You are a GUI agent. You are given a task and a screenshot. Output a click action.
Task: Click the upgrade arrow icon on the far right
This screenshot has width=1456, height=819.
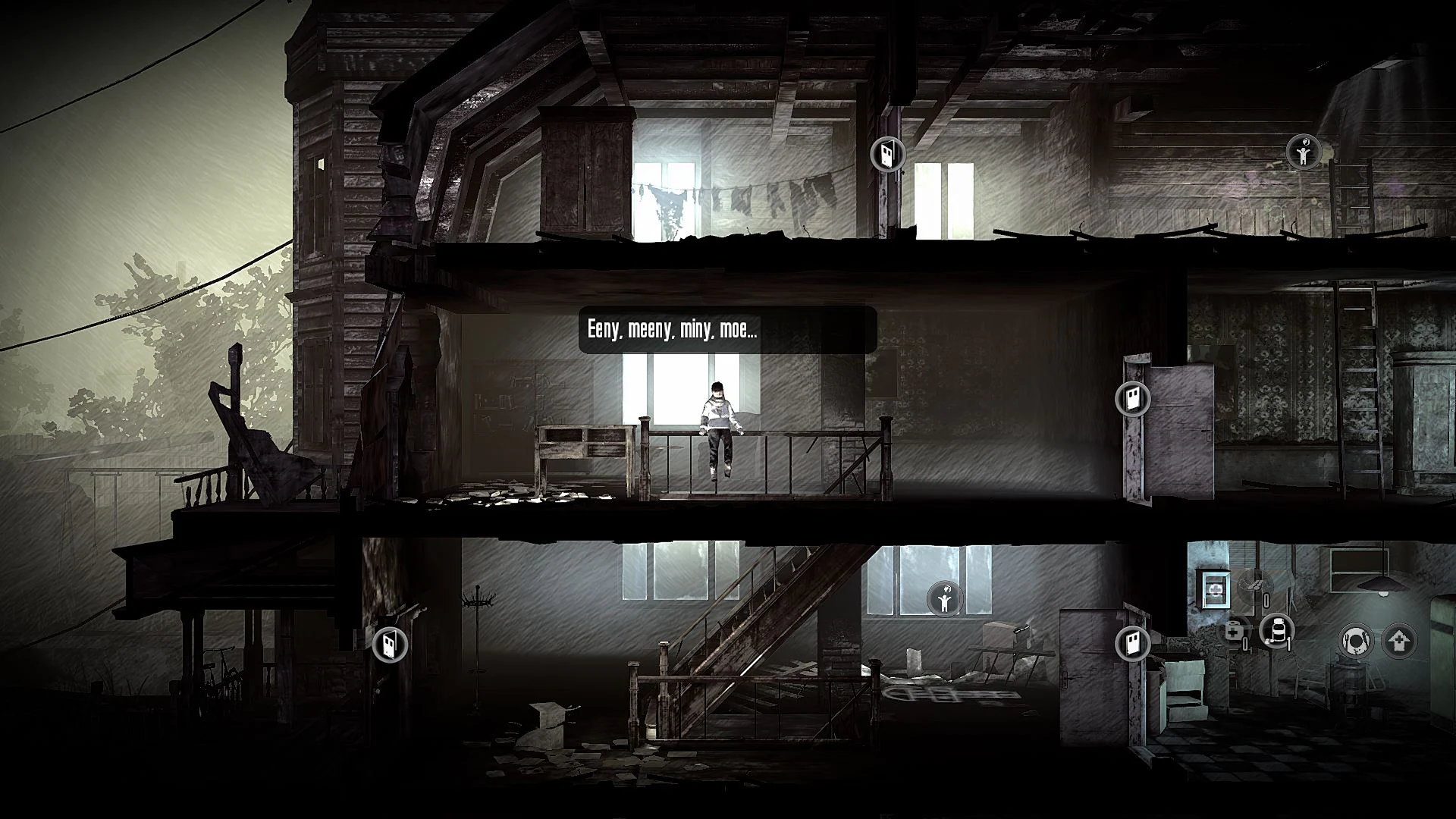[x=1399, y=640]
